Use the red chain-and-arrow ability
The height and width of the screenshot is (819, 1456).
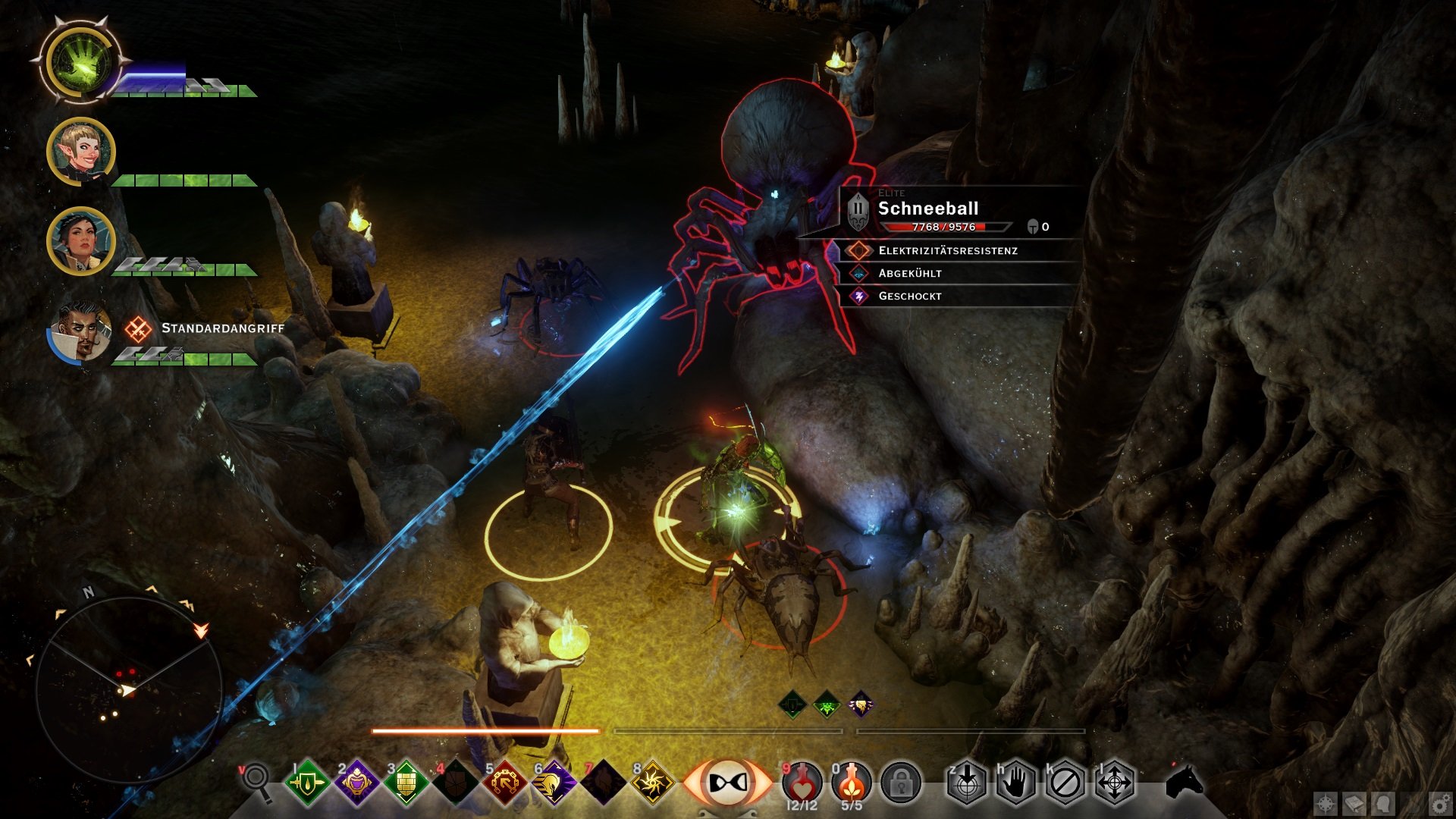click(505, 783)
